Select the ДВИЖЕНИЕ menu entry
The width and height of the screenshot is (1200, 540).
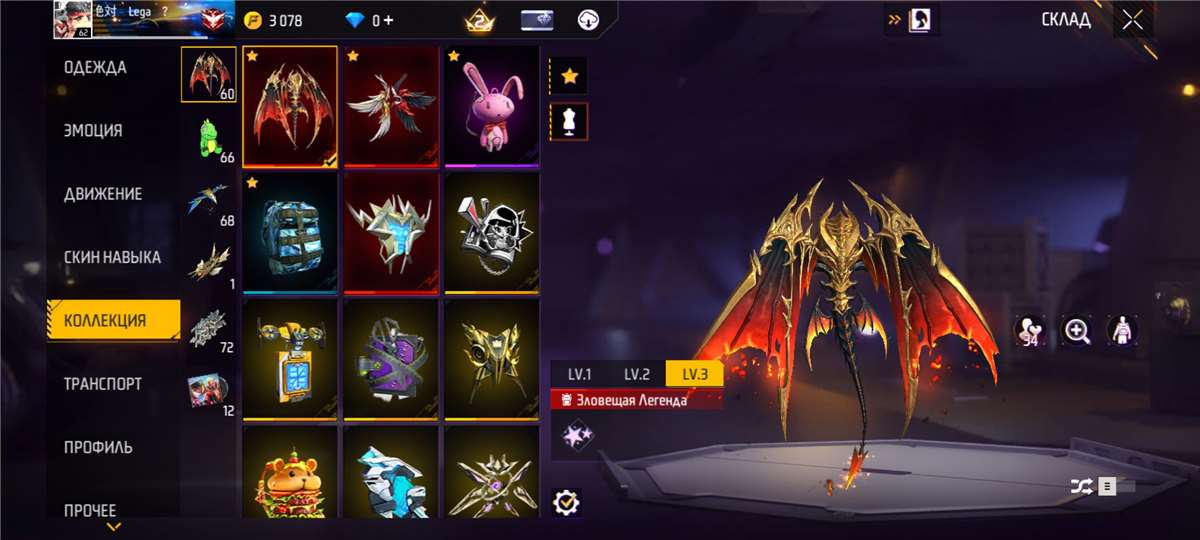[x=103, y=194]
